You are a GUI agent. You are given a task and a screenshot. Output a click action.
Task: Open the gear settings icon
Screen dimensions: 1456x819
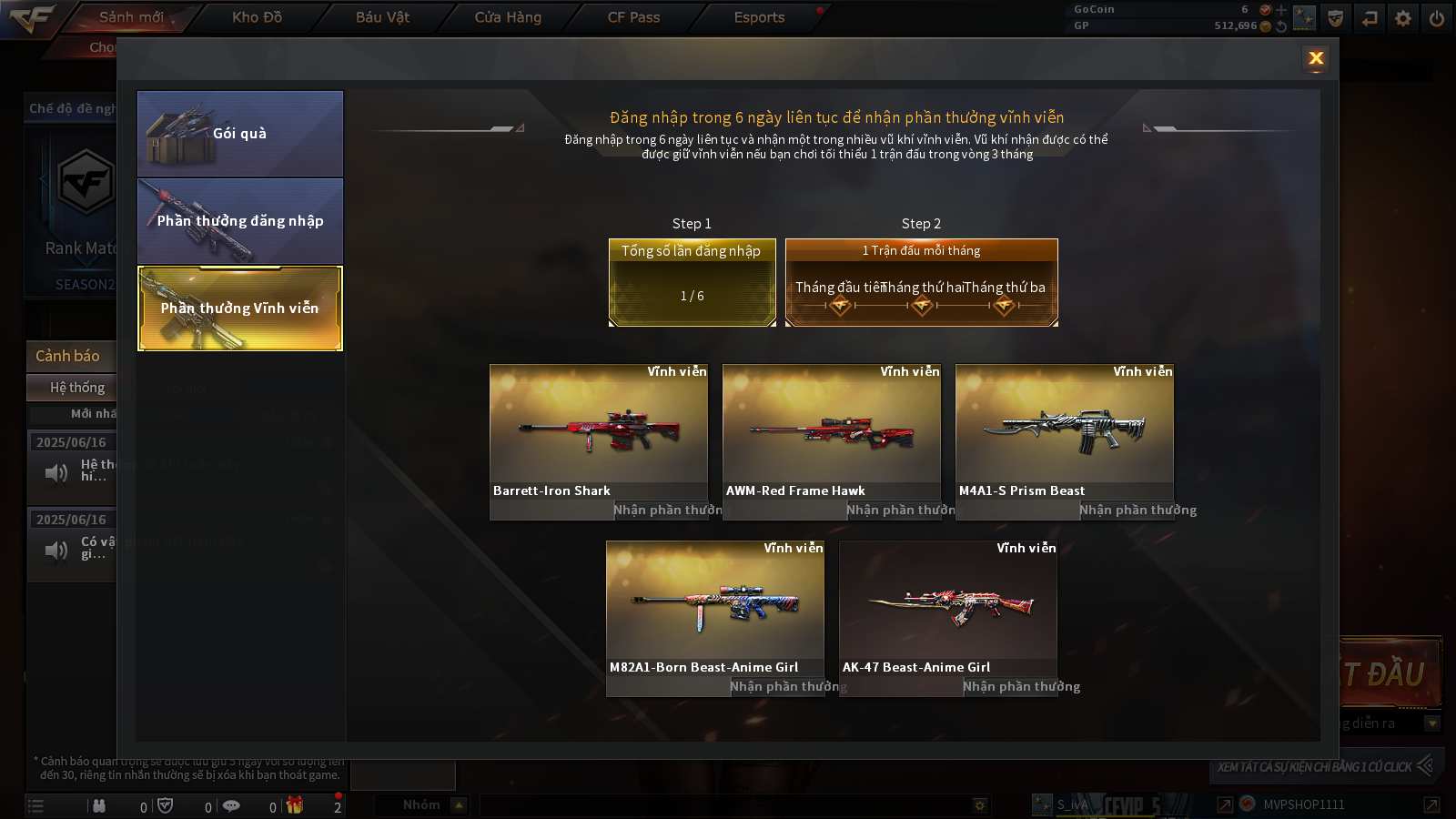point(1403,18)
